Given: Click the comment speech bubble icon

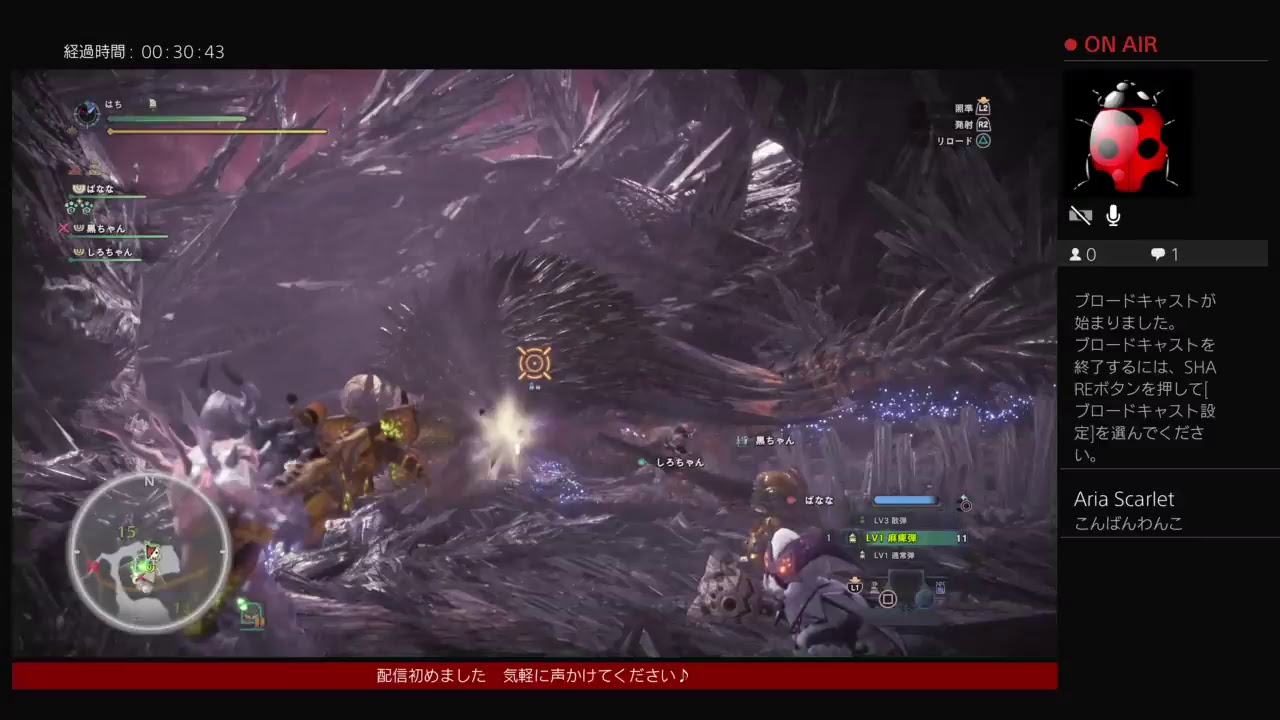Looking at the screenshot, I should point(1158,254).
